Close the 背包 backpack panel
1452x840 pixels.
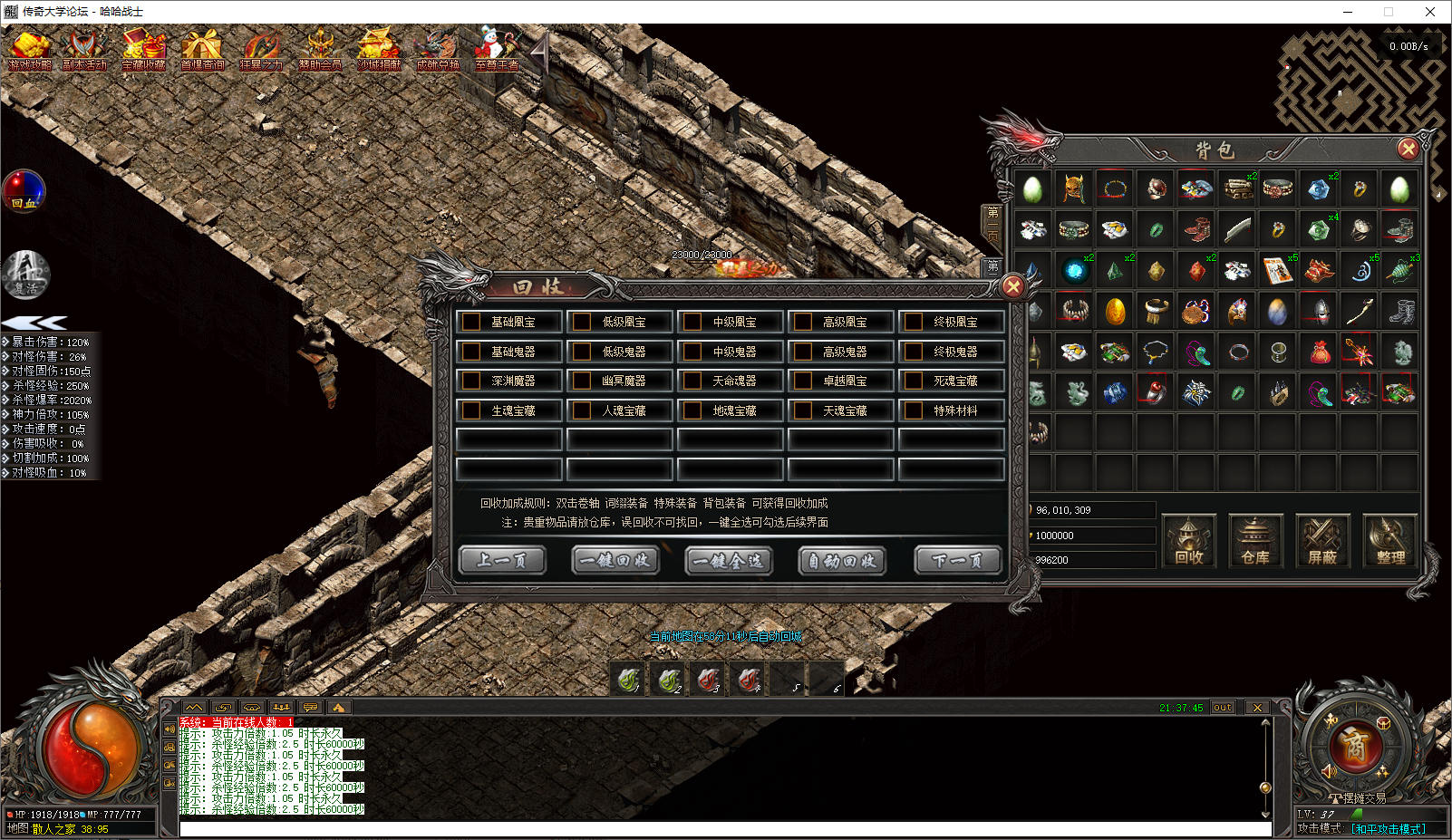(x=1407, y=149)
